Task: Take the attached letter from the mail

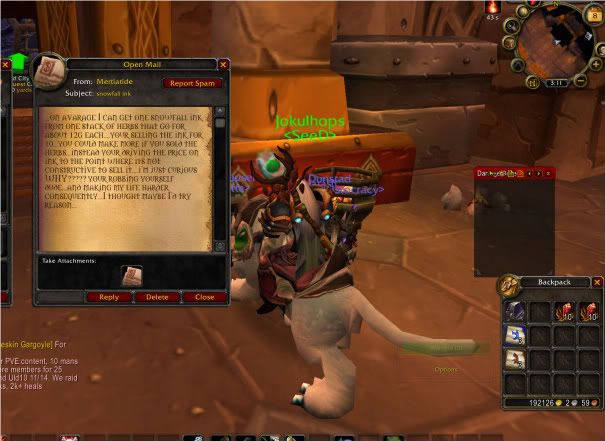Action: point(132,276)
